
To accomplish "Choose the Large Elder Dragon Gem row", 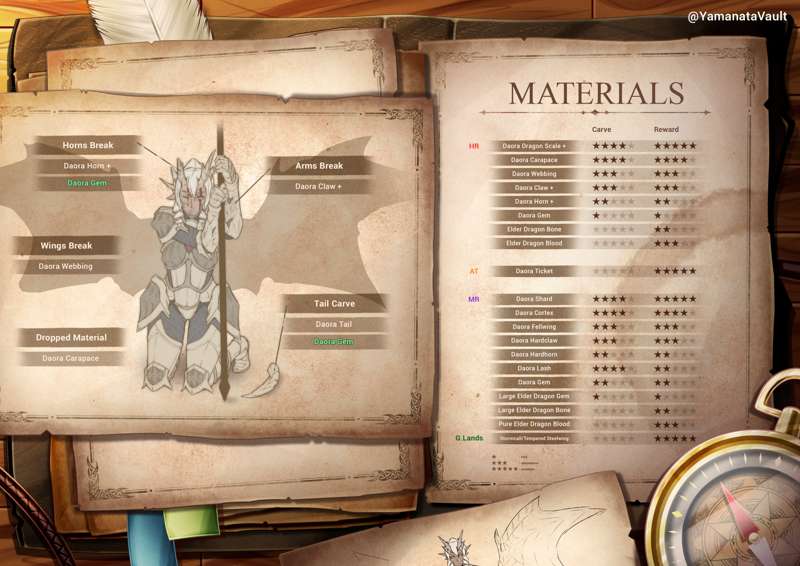I will (x=533, y=396).
